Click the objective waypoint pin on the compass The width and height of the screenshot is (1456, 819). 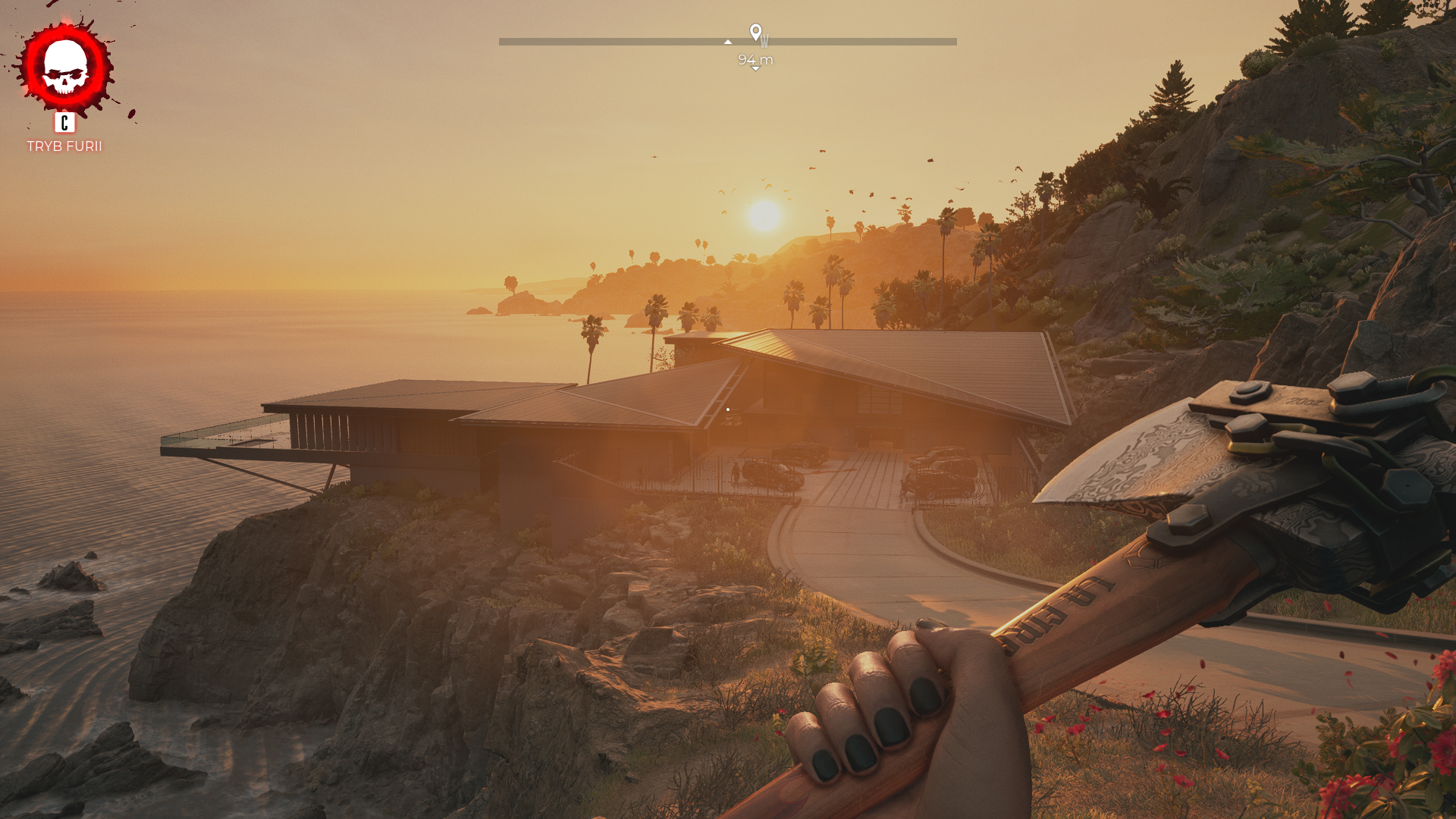[x=755, y=32]
